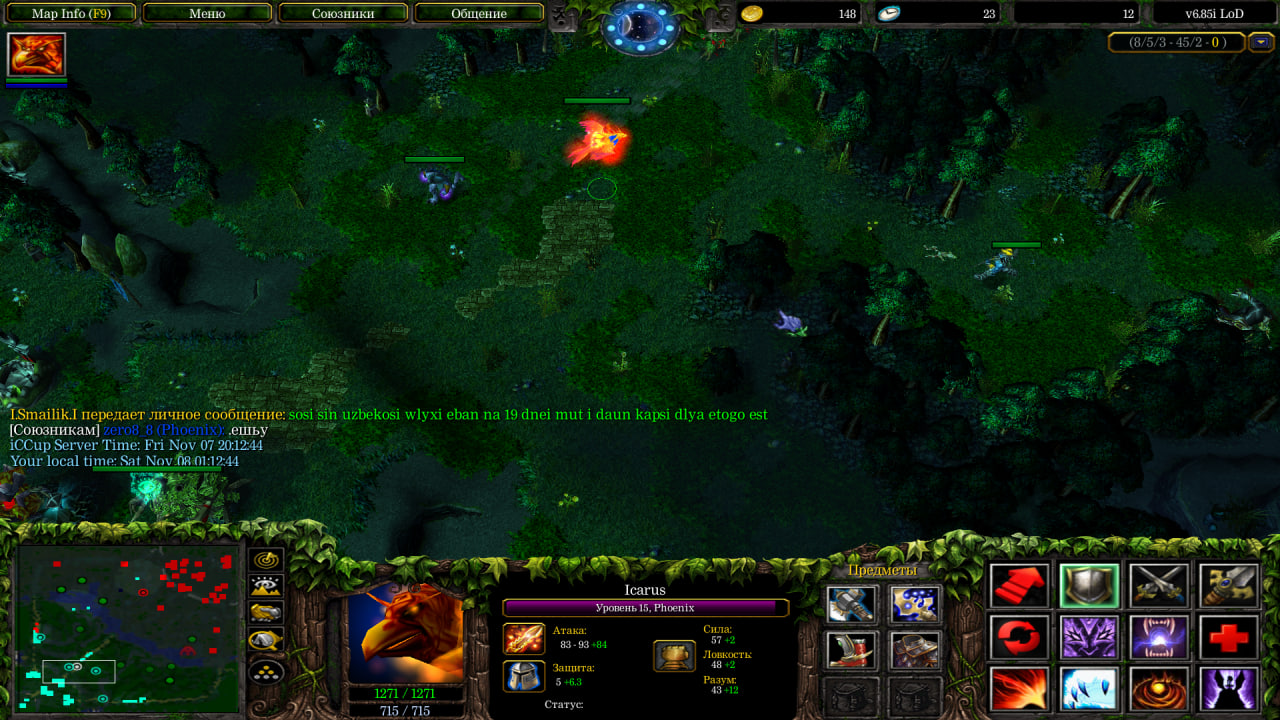Image resolution: width=1280 pixels, height=720 pixels.
Task: Select the red boots item slot
Action: pyautogui.click(x=851, y=650)
